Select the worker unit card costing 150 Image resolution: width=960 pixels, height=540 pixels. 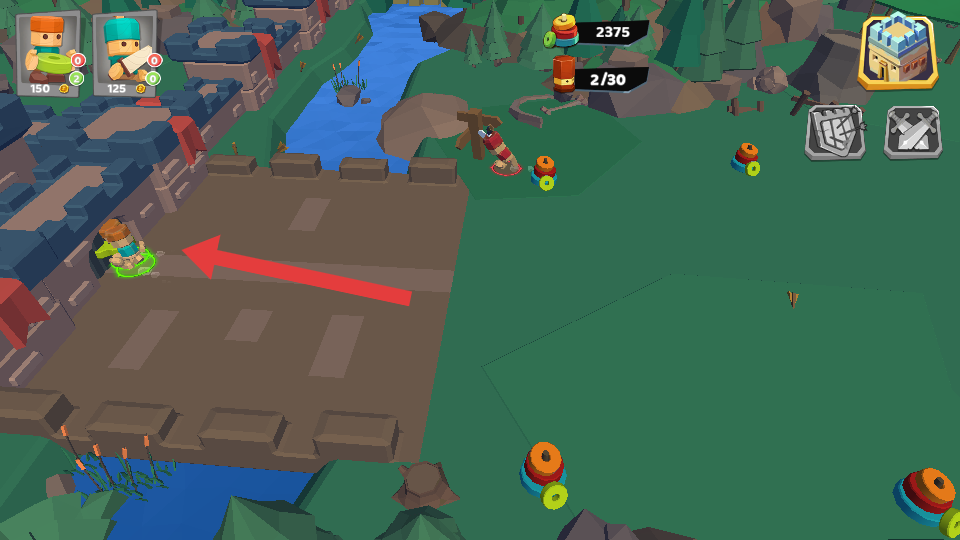49,53
